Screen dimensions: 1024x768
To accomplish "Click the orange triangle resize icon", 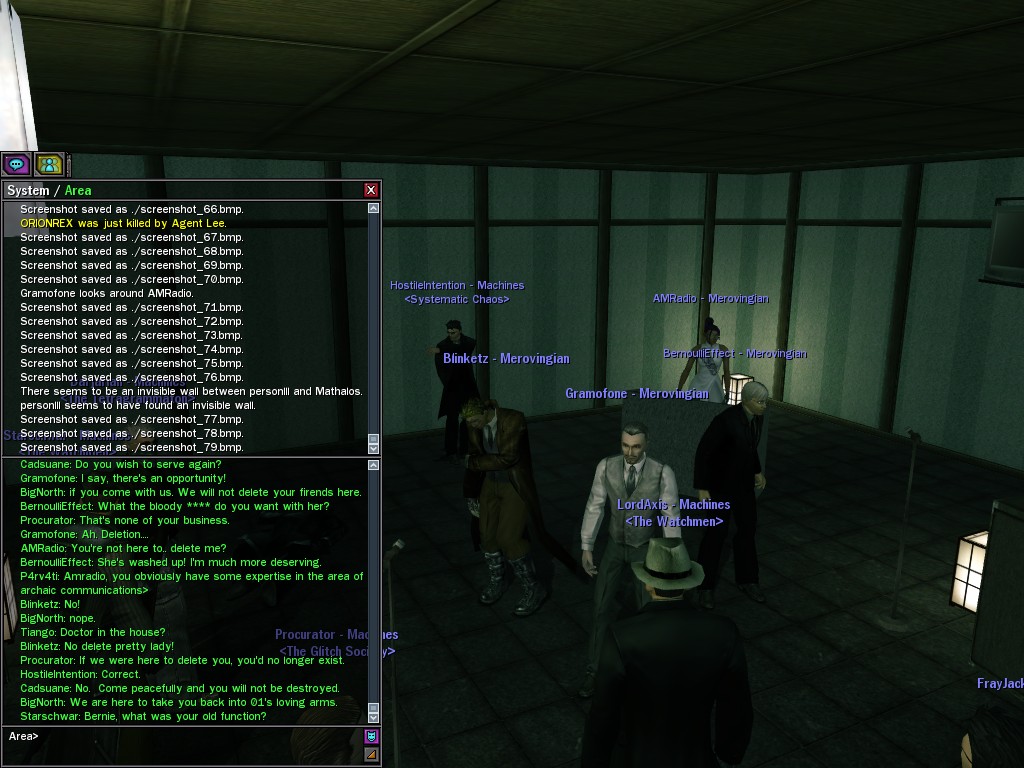I will pyautogui.click(x=372, y=754).
